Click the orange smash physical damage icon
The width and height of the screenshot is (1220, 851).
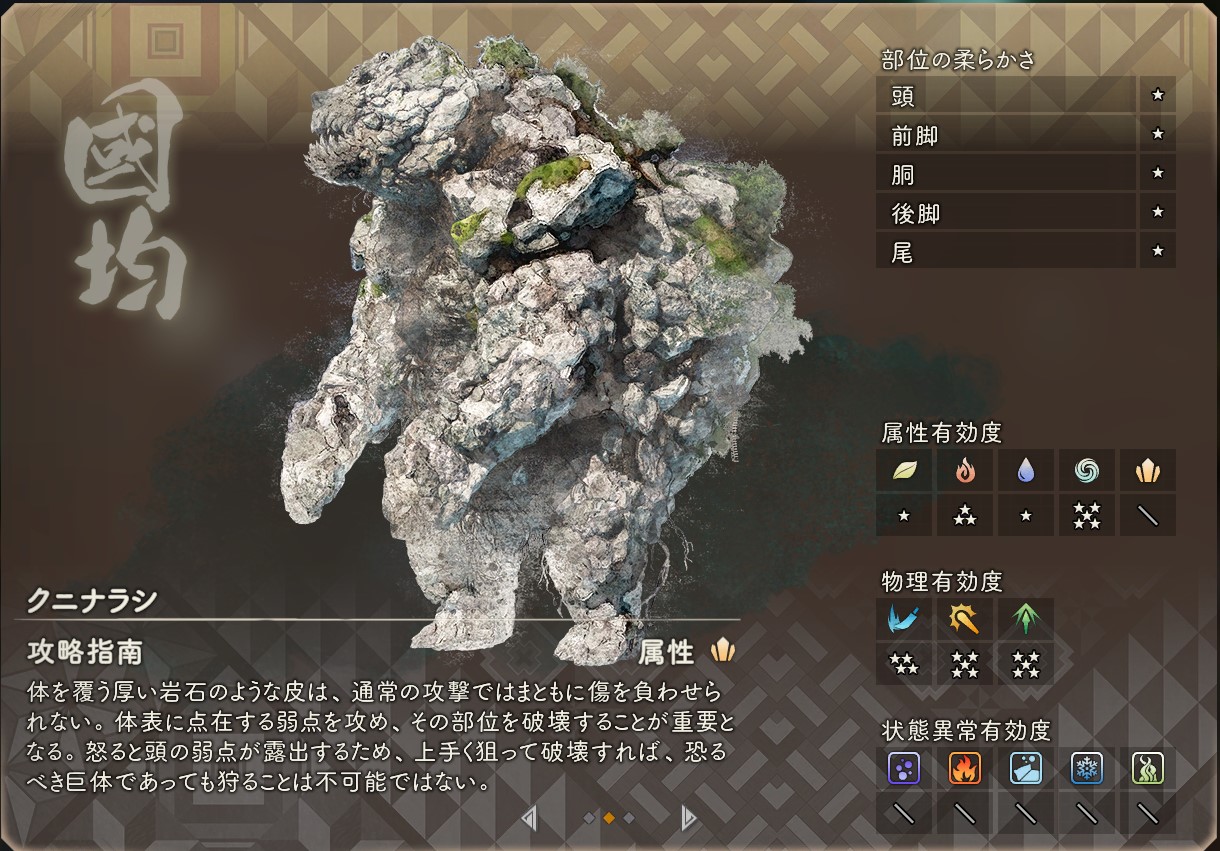click(x=964, y=619)
